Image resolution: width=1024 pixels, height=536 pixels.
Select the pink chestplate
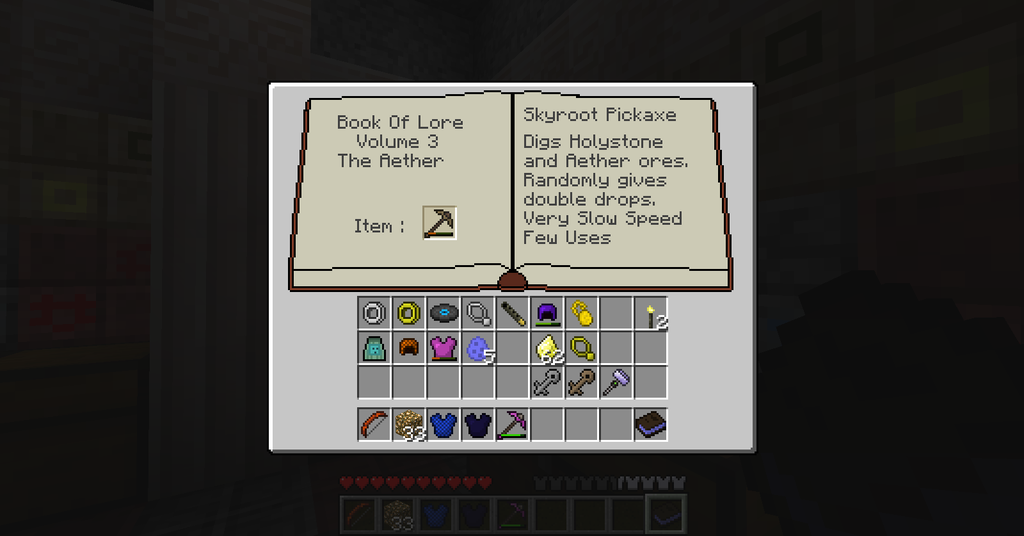pos(443,348)
